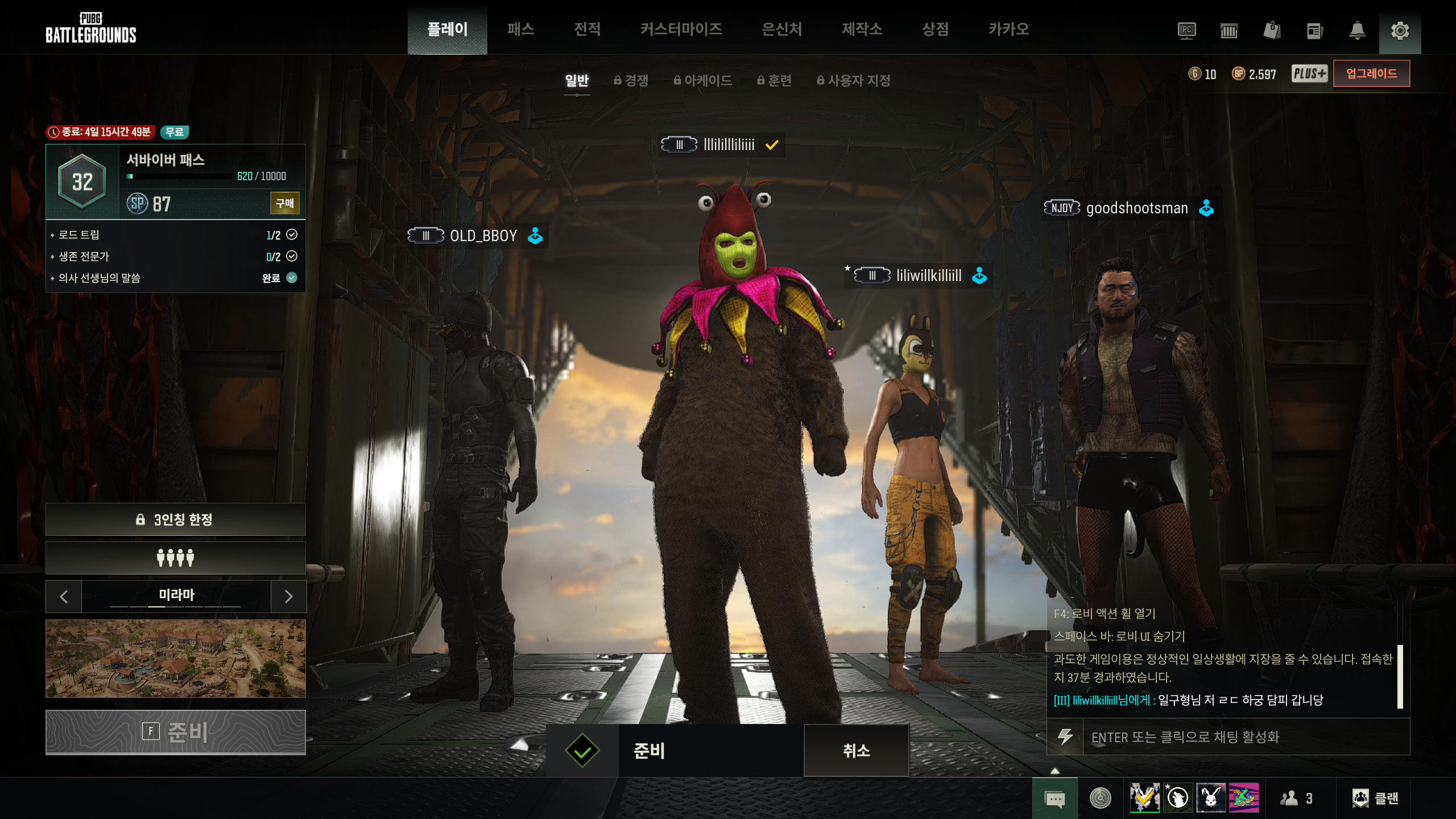Check notifications with the bell icon
The image size is (1456, 819).
(1357, 31)
